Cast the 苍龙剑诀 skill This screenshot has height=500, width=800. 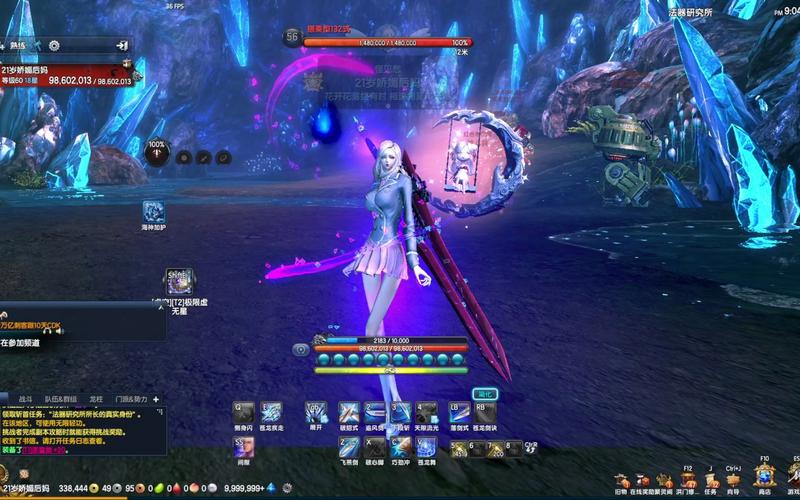point(484,411)
